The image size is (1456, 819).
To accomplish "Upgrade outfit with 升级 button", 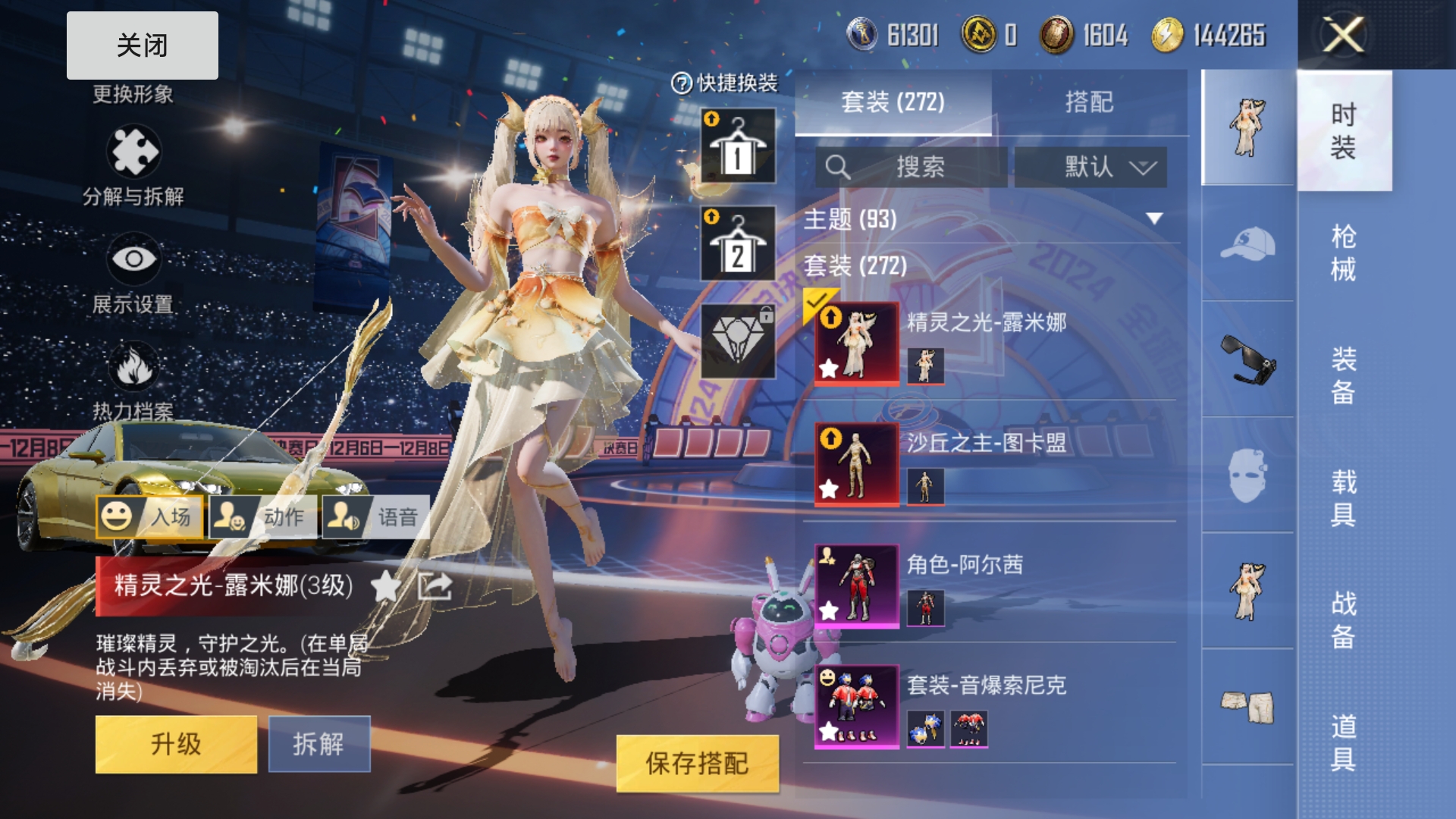I will [x=176, y=744].
